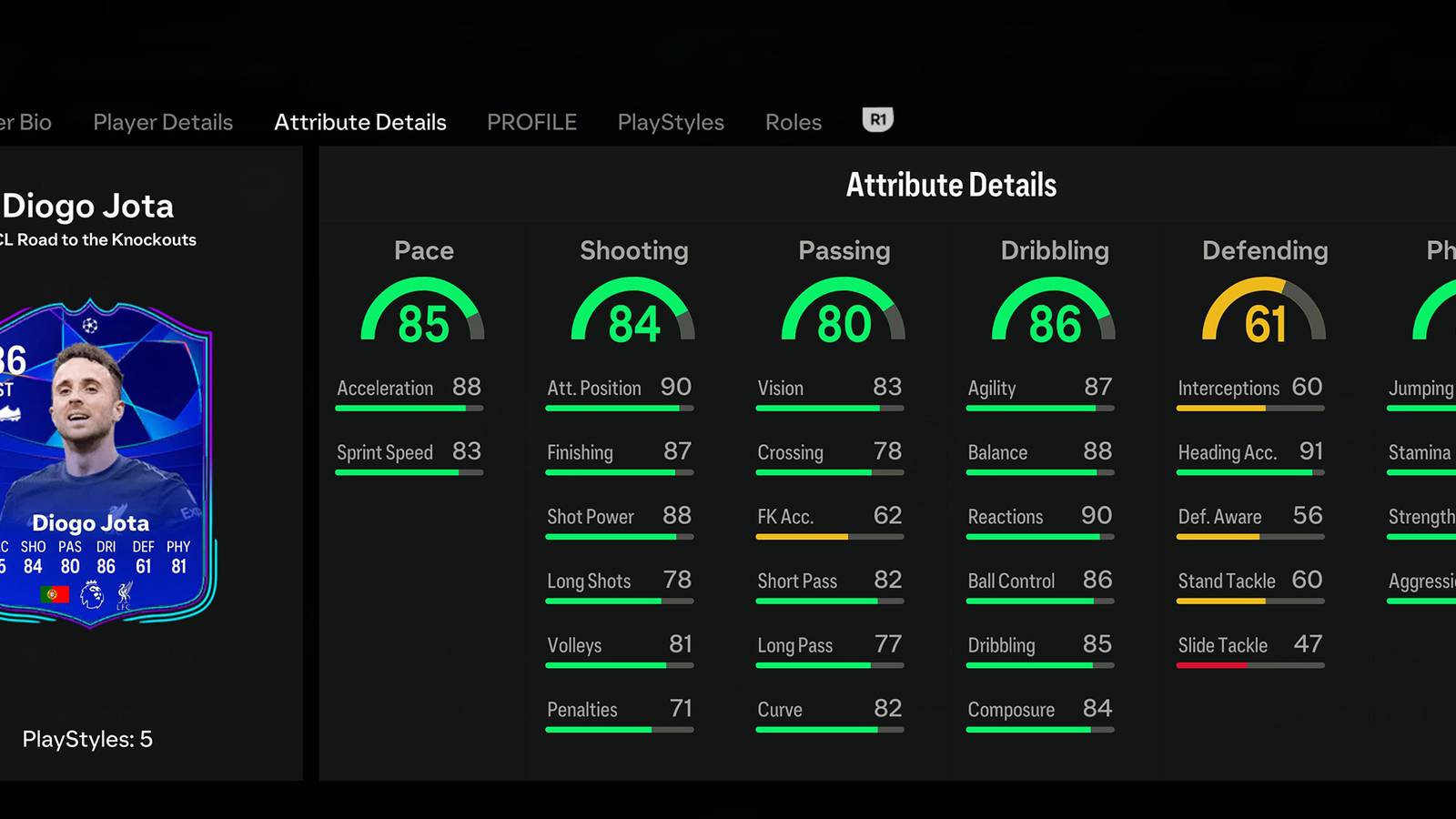Image resolution: width=1456 pixels, height=819 pixels.
Task: Switch to the Attribute Details tab
Action: pyautogui.click(x=359, y=122)
